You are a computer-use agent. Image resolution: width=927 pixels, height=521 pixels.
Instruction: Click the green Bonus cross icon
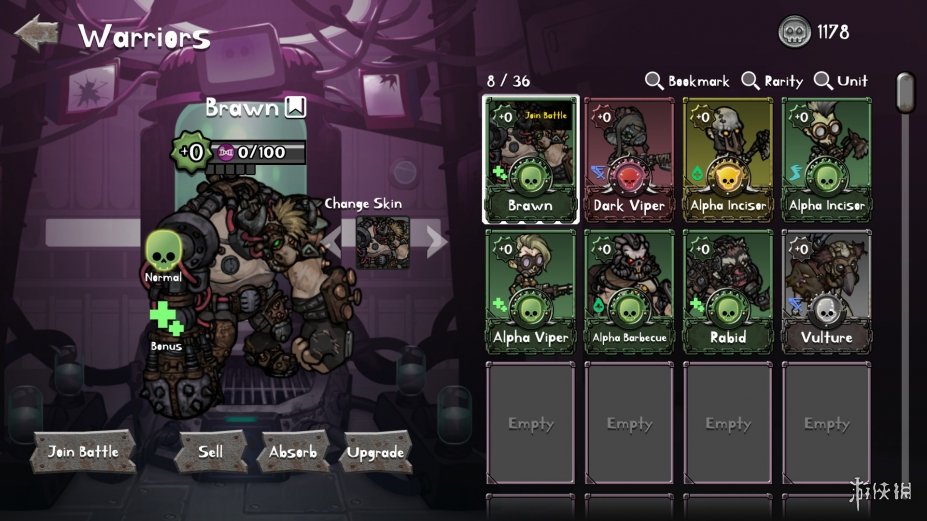(x=165, y=319)
